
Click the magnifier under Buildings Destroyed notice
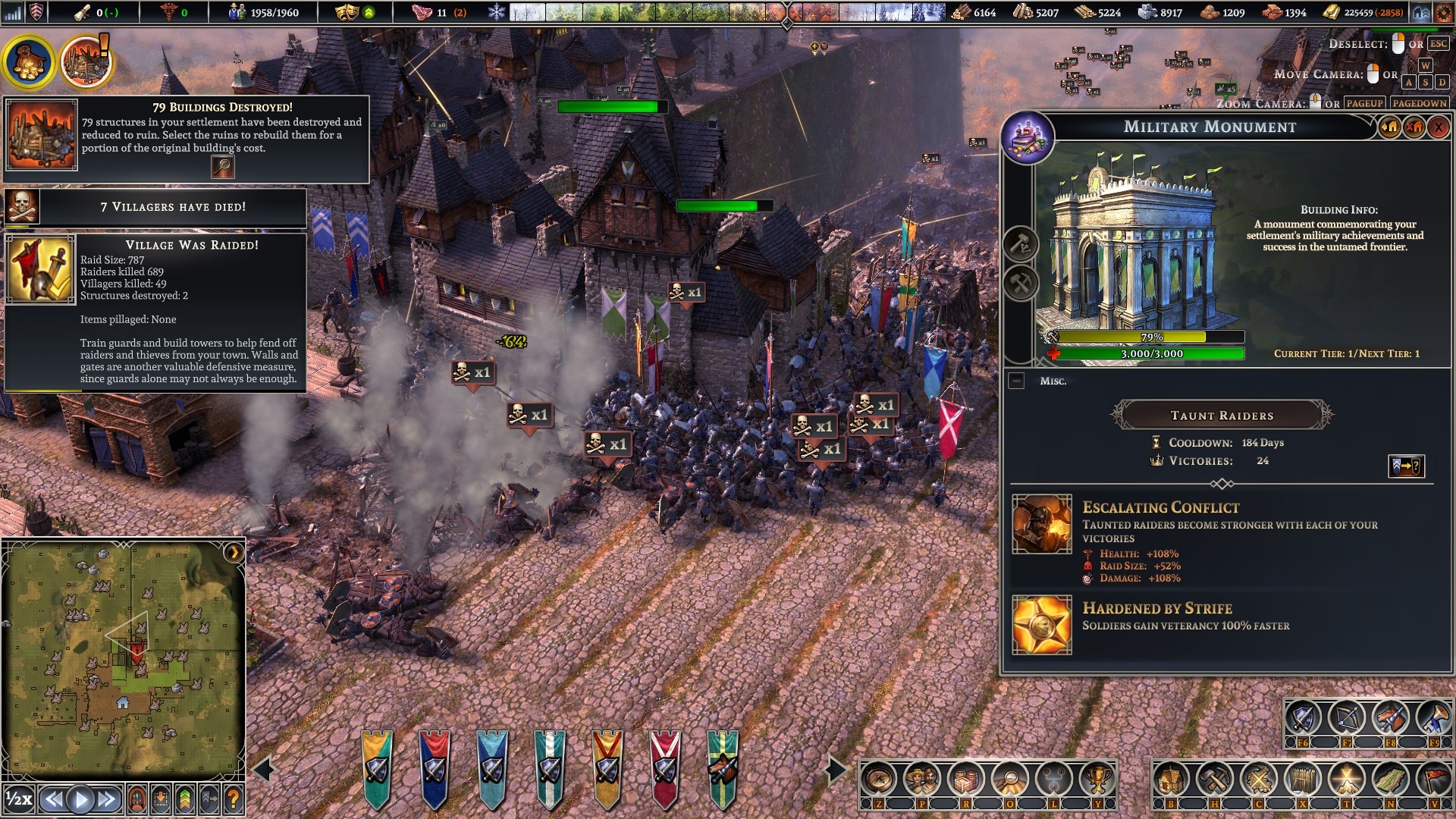[223, 167]
